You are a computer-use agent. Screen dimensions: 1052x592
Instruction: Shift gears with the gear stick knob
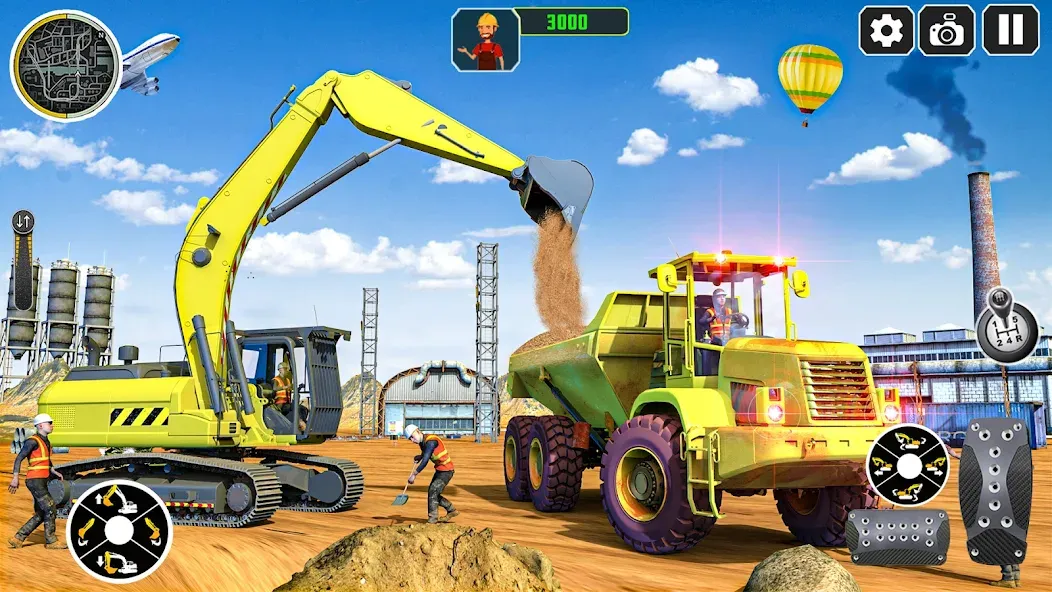pos(1006,325)
